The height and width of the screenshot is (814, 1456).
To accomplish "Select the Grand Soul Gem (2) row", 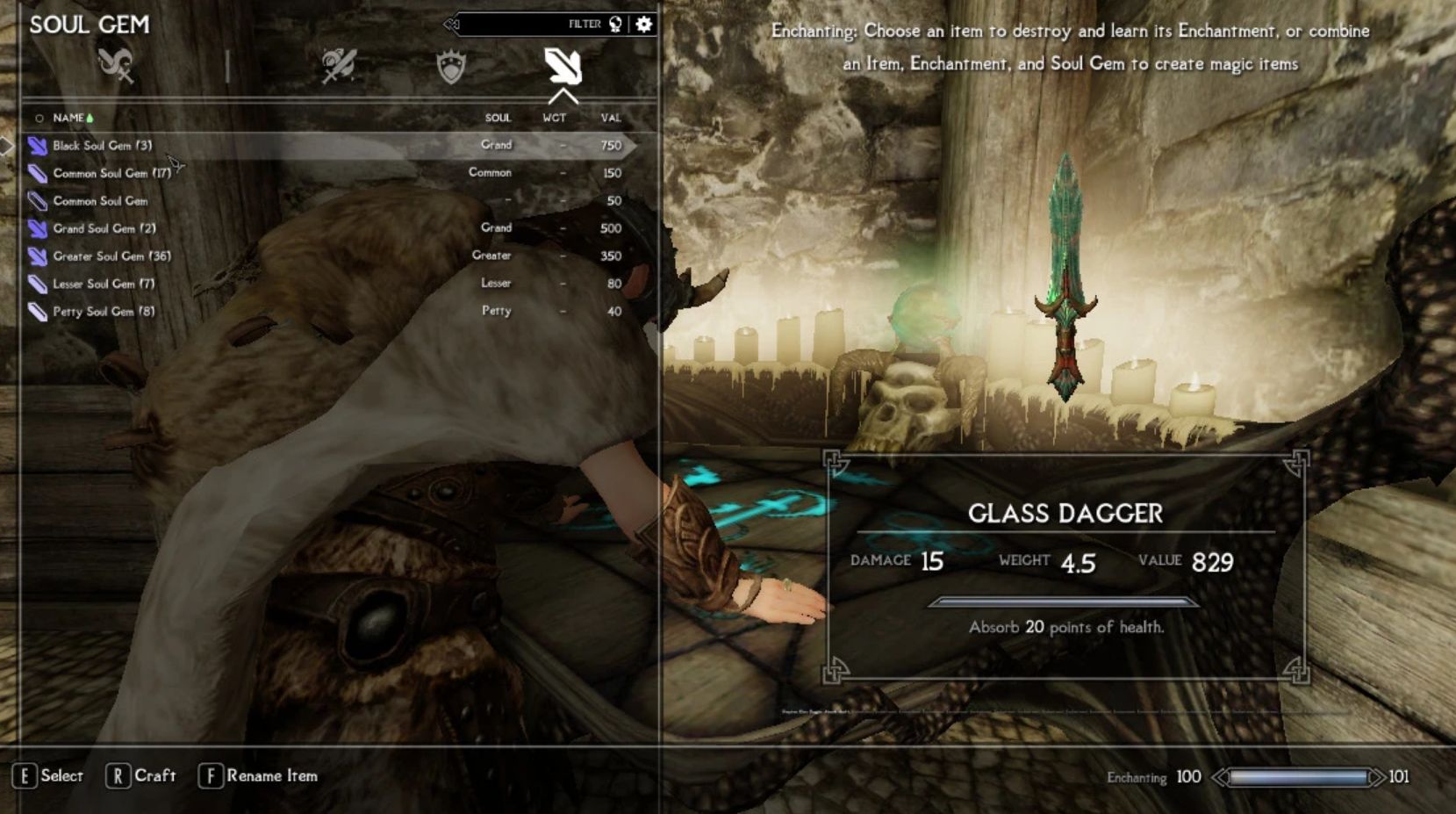I will [x=104, y=228].
